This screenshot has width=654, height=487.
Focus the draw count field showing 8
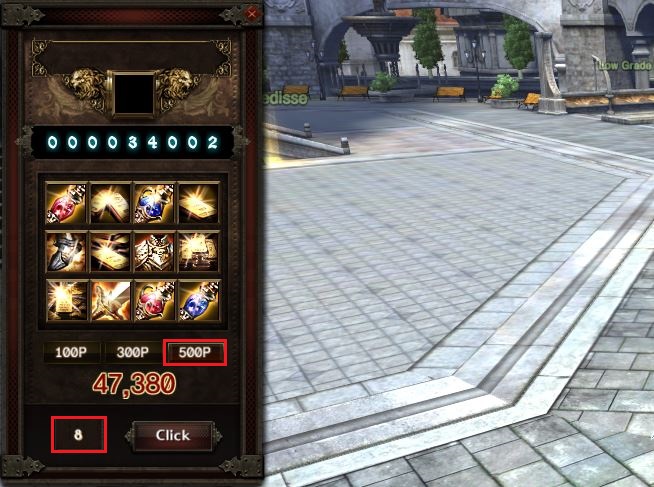click(x=79, y=435)
